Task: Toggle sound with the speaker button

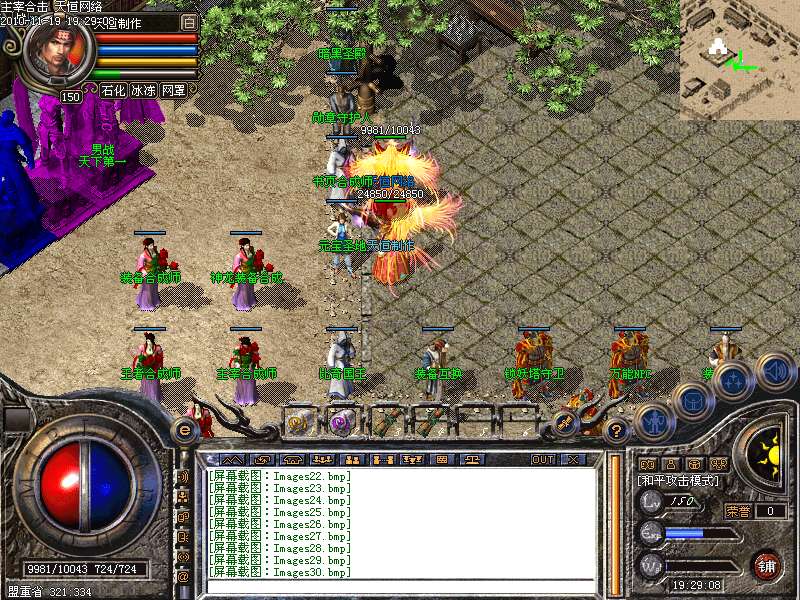Action: click(775, 371)
